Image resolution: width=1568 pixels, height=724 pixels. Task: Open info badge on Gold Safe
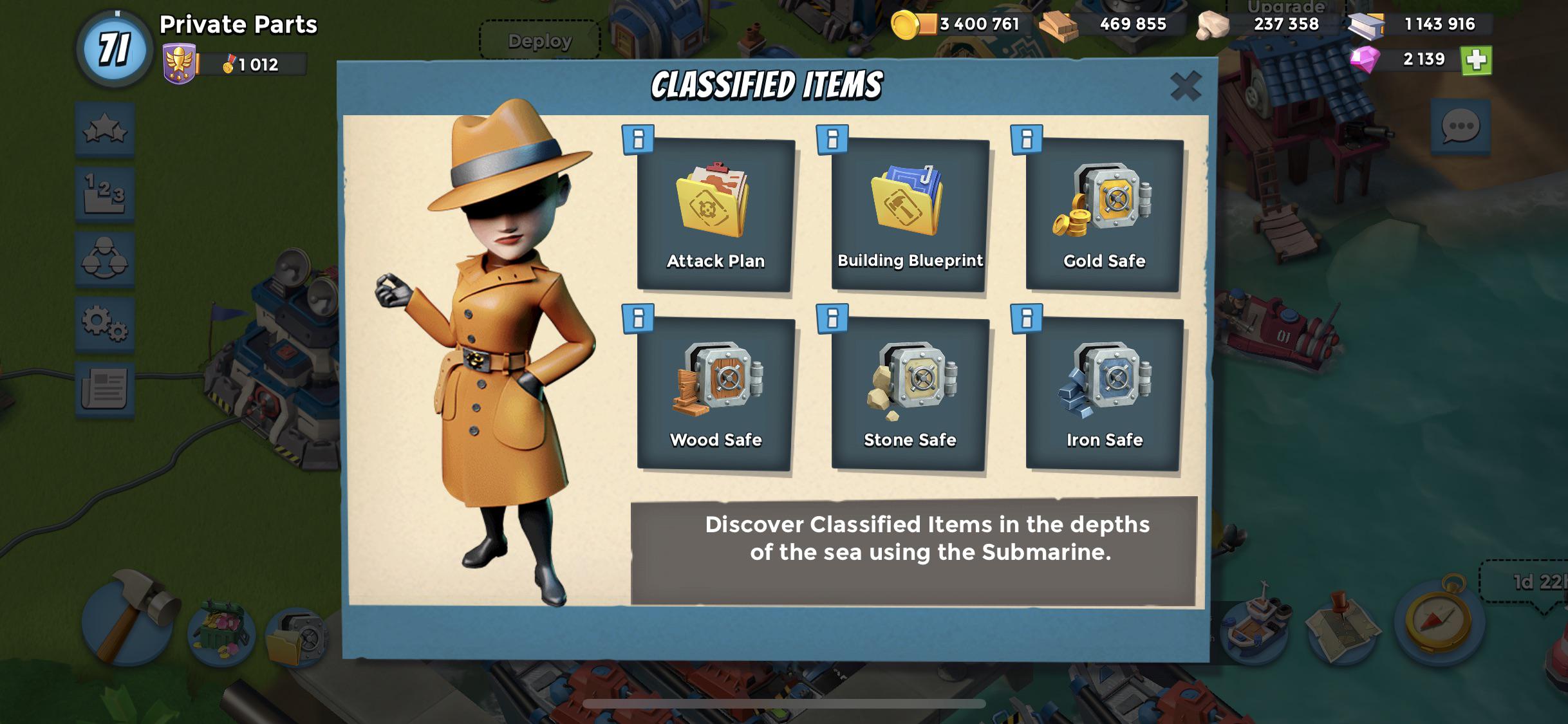click(1027, 140)
